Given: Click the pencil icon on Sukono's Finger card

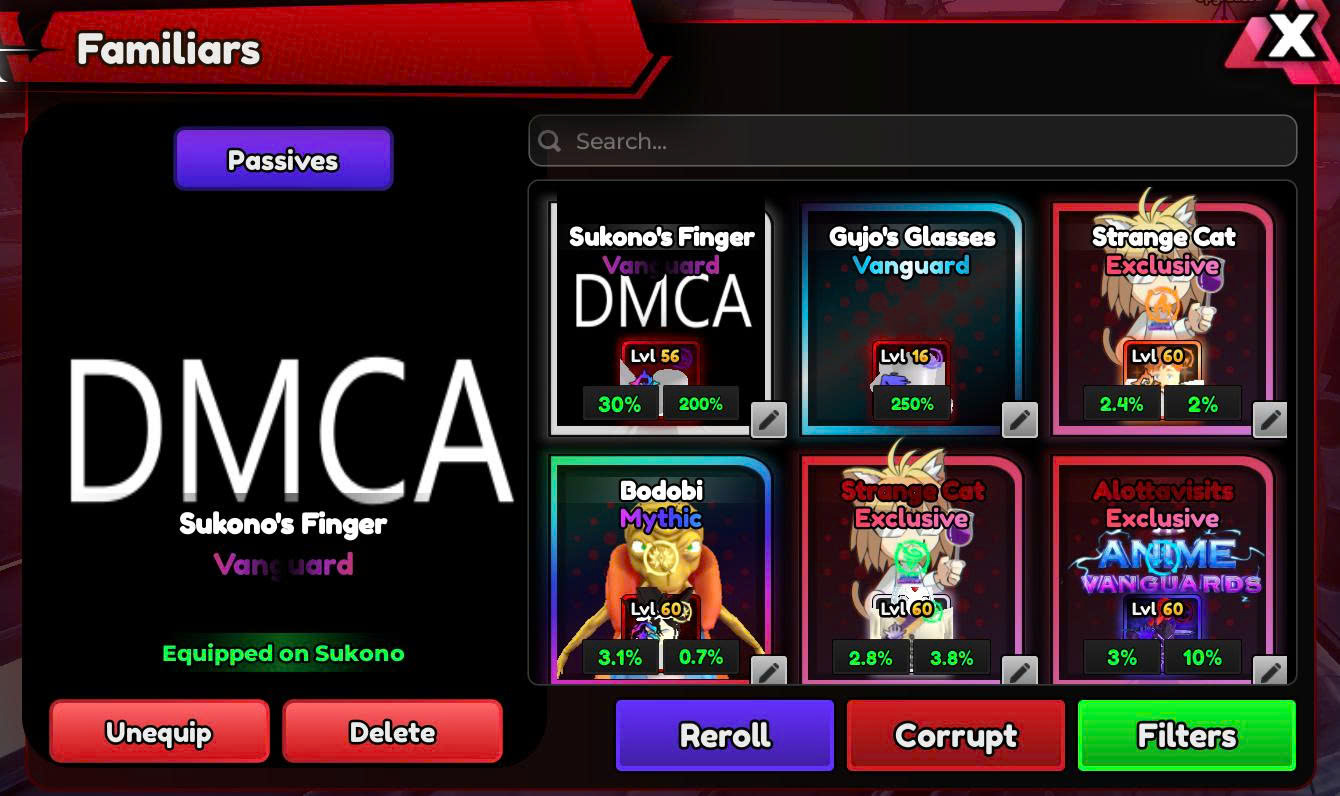Looking at the screenshot, I should pos(769,420).
